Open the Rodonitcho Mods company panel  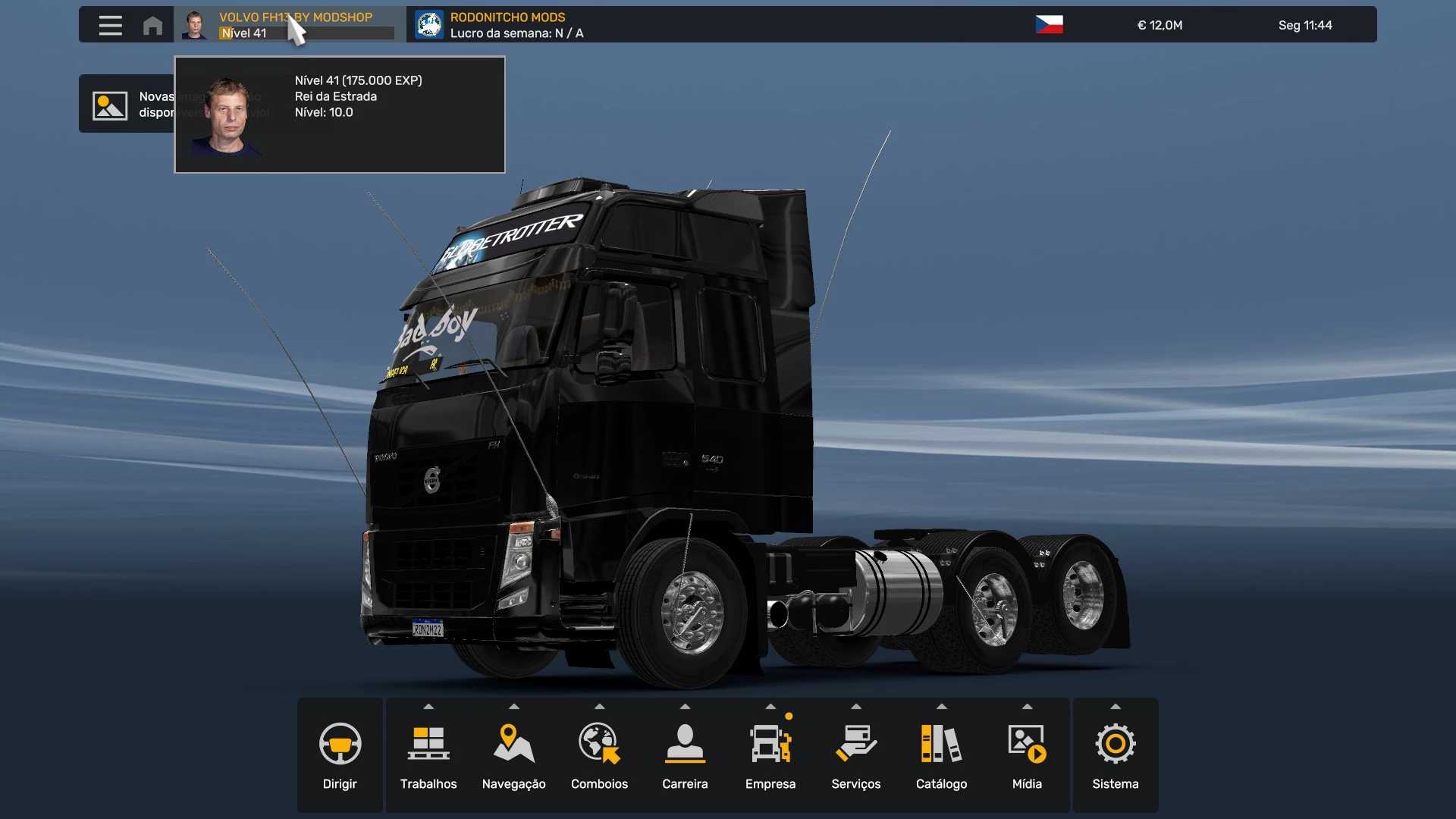(x=500, y=24)
